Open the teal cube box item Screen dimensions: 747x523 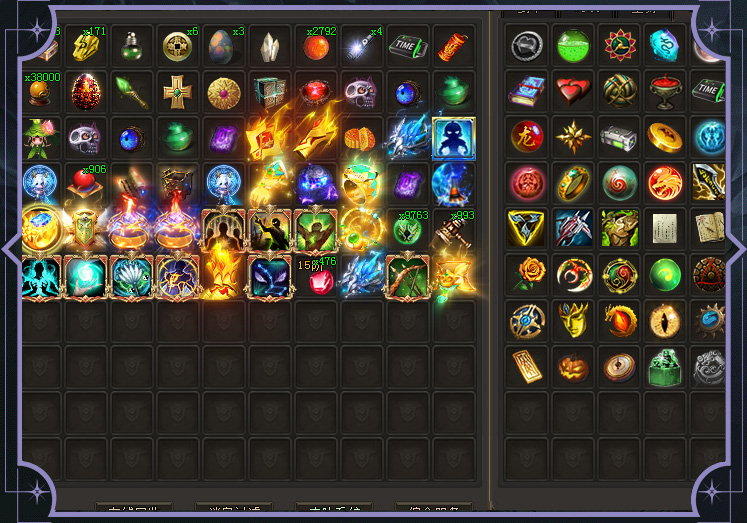269,92
